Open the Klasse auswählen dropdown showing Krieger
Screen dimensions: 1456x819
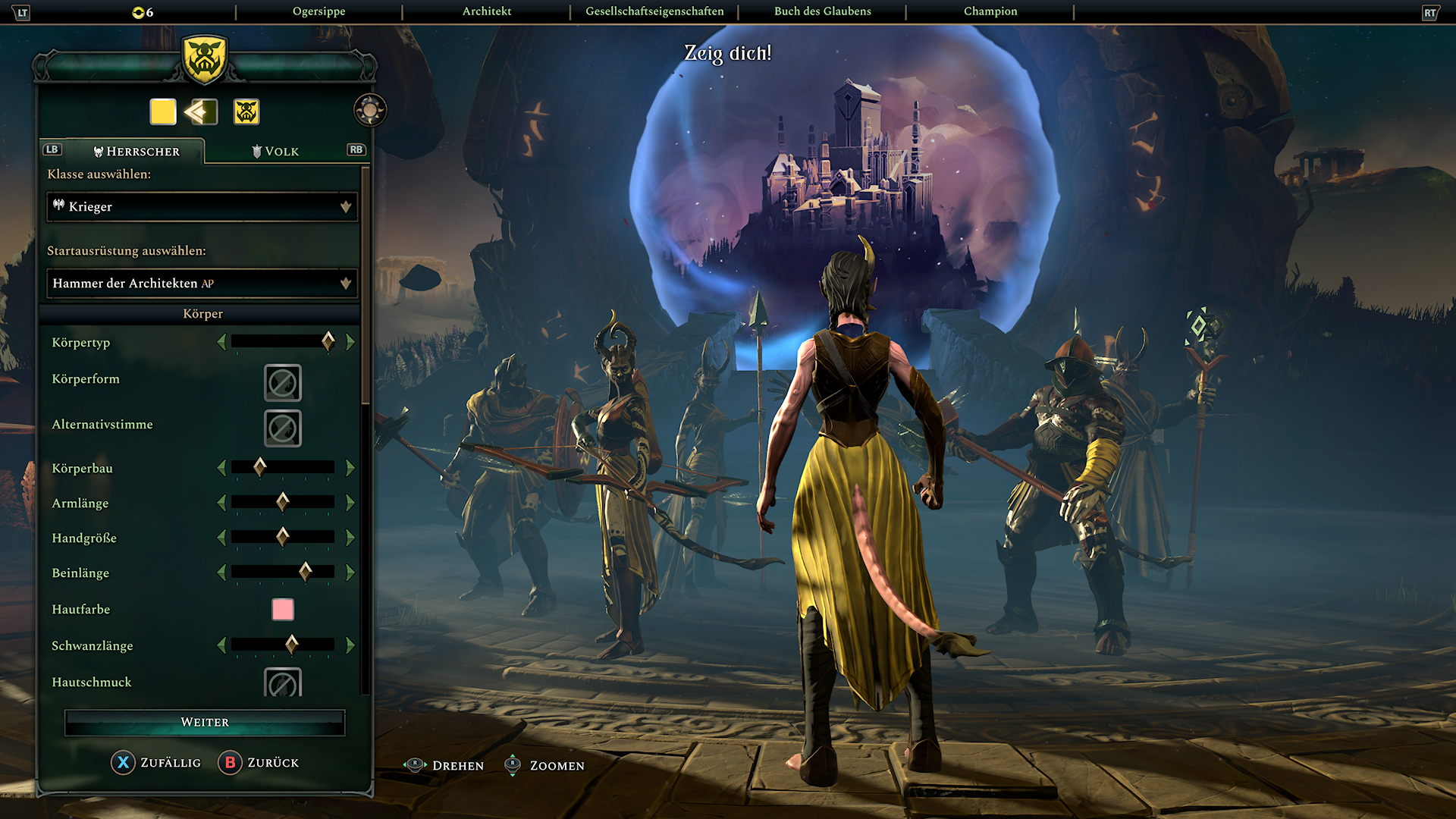pos(201,206)
